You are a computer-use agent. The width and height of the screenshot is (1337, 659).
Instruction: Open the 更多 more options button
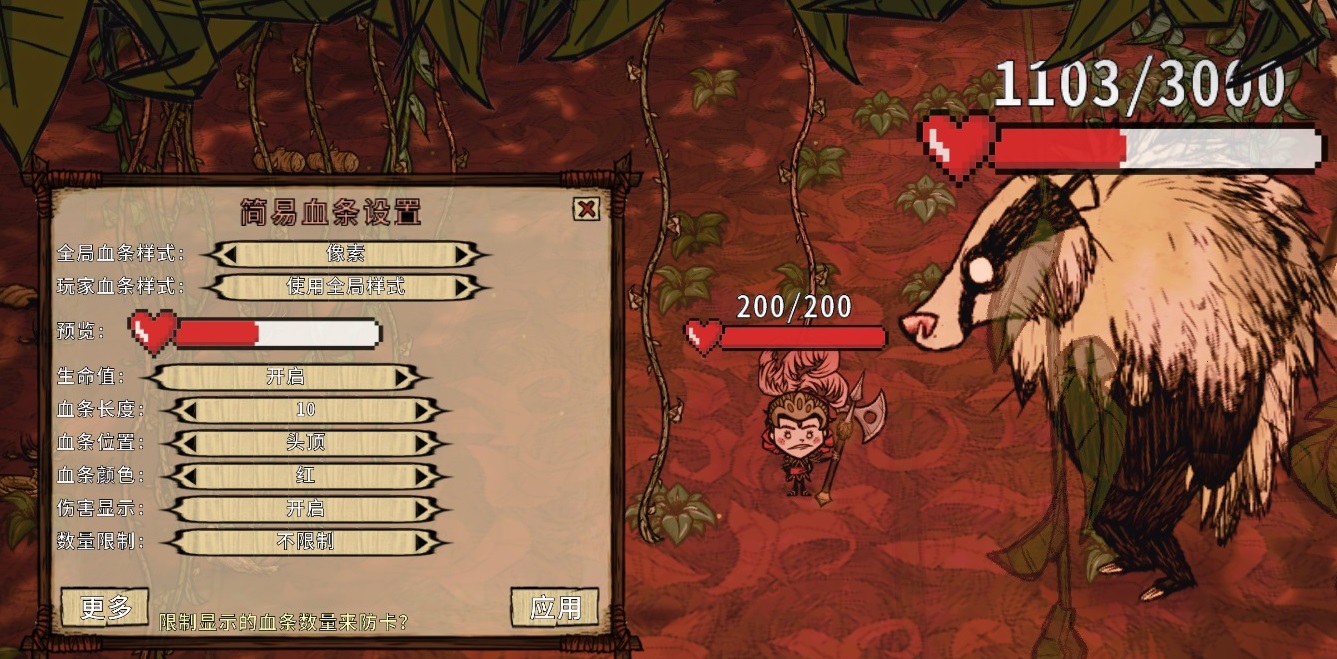pyautogui.click(x=105, y=607)
